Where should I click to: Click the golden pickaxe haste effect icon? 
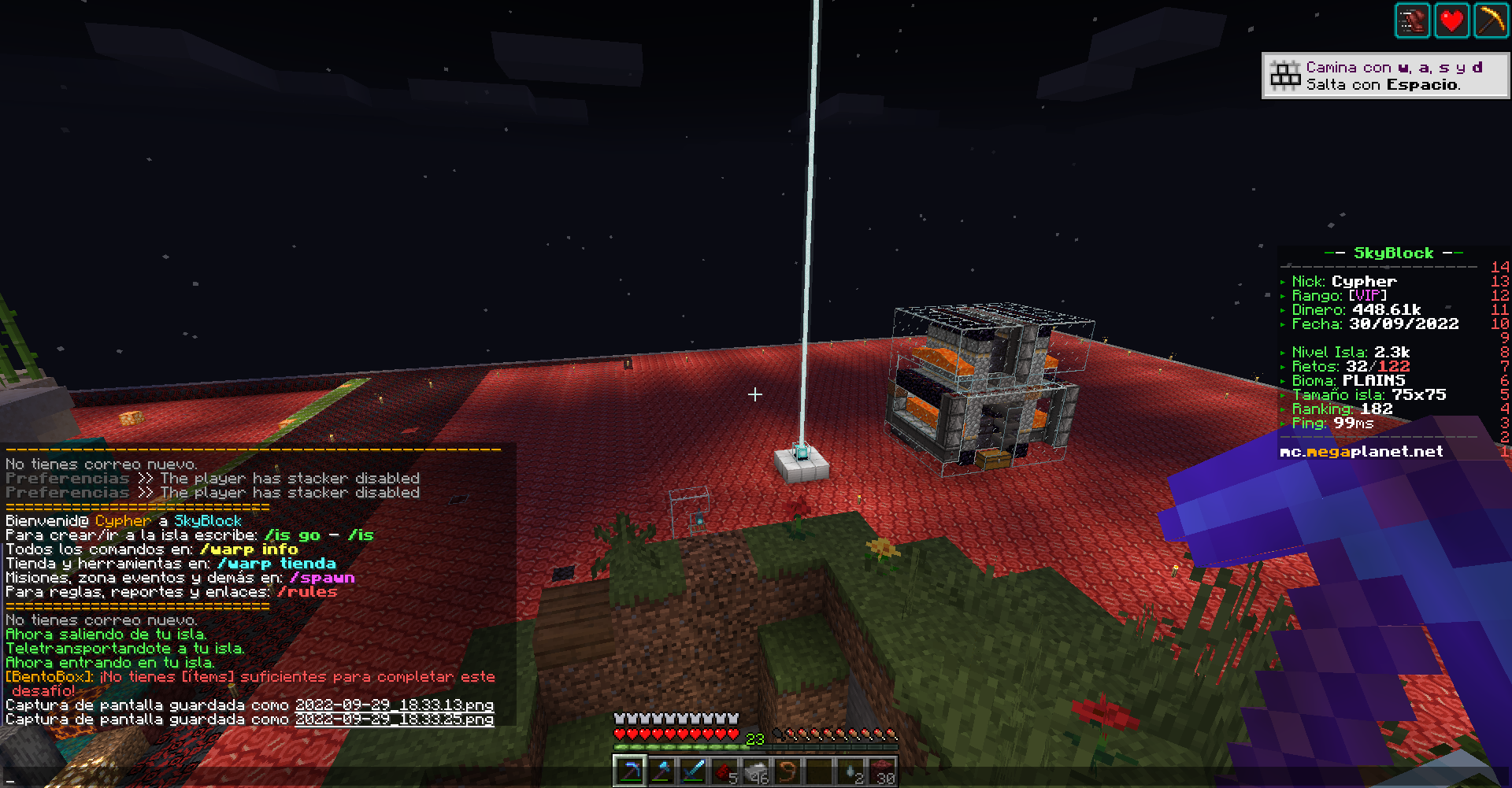click(1490, 20)
